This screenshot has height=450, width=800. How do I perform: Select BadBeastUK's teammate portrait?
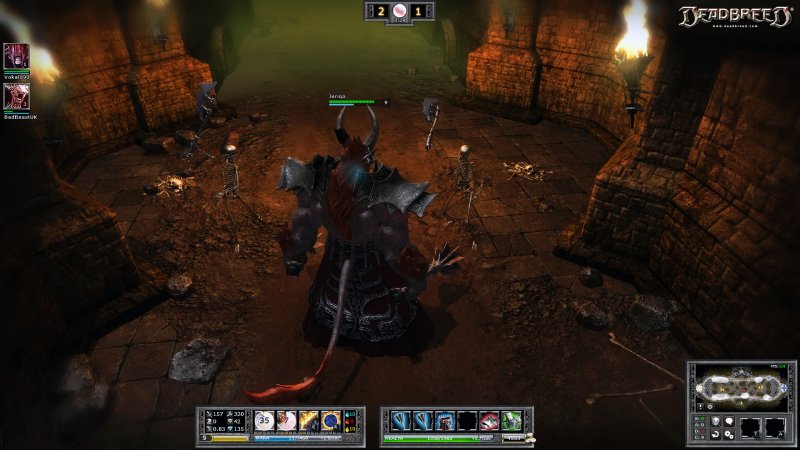tap(16, 96)
